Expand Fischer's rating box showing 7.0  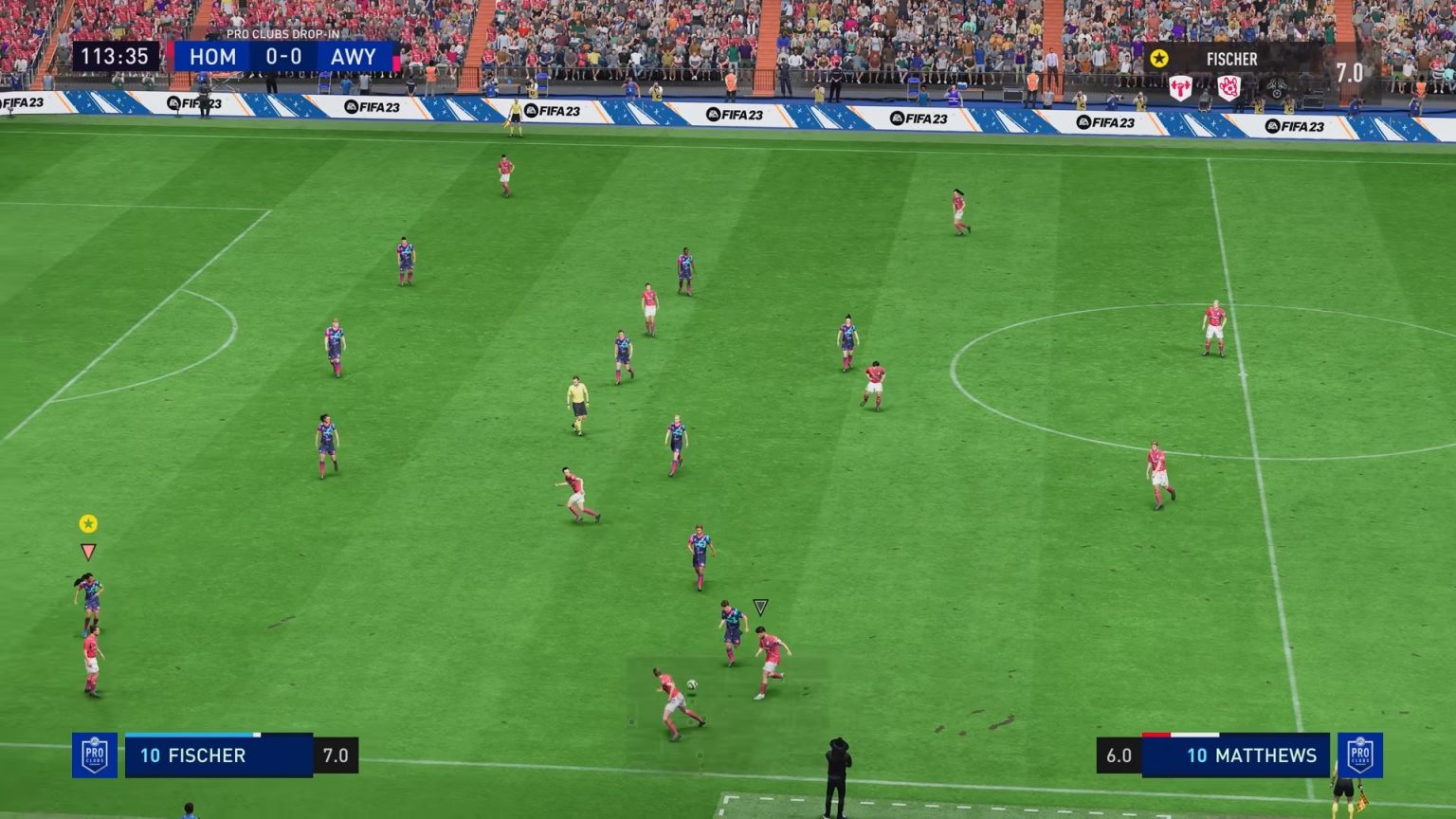coord(337,755)
